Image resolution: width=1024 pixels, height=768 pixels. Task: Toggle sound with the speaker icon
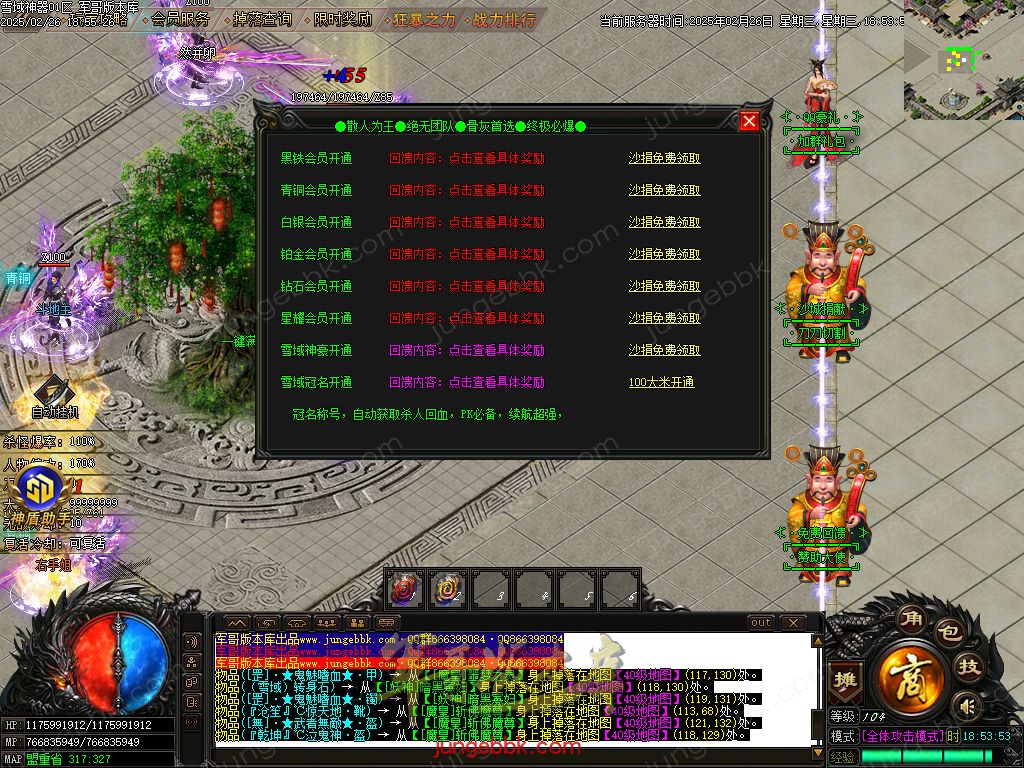click(x=966, y=707)
